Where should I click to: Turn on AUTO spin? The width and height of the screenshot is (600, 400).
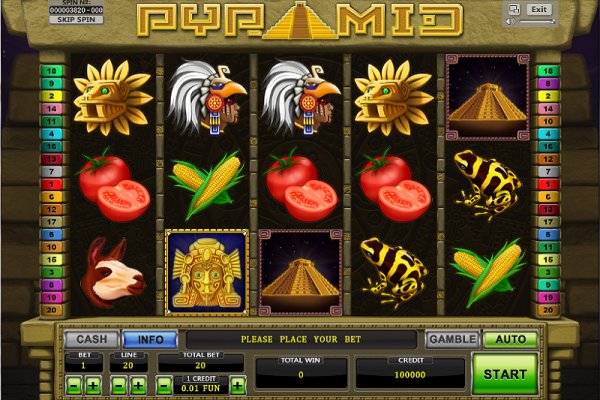pyautogui.click(x=510, y=339)
